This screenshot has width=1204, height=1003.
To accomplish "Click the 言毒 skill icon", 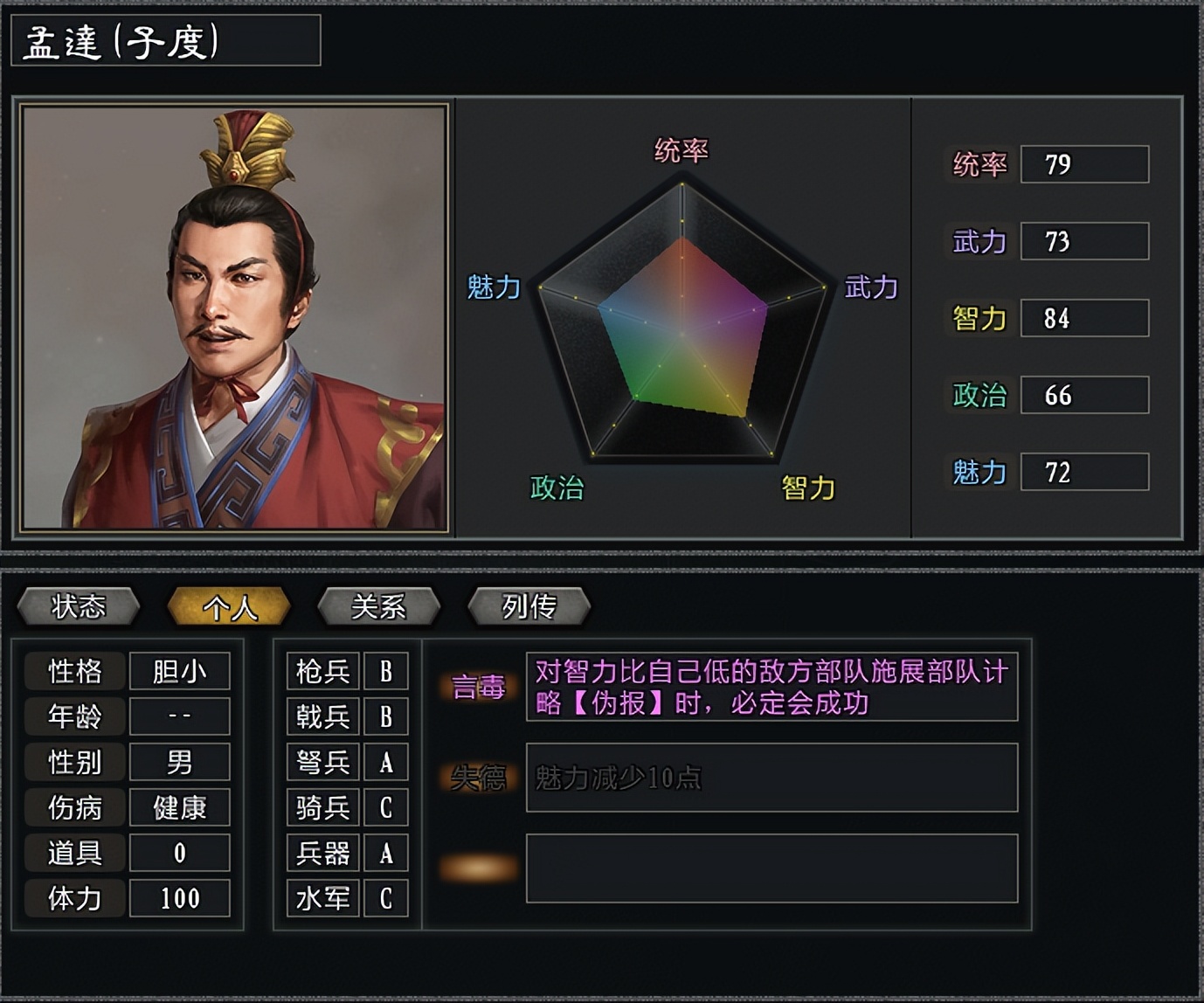I will click(x=480, y=688).
